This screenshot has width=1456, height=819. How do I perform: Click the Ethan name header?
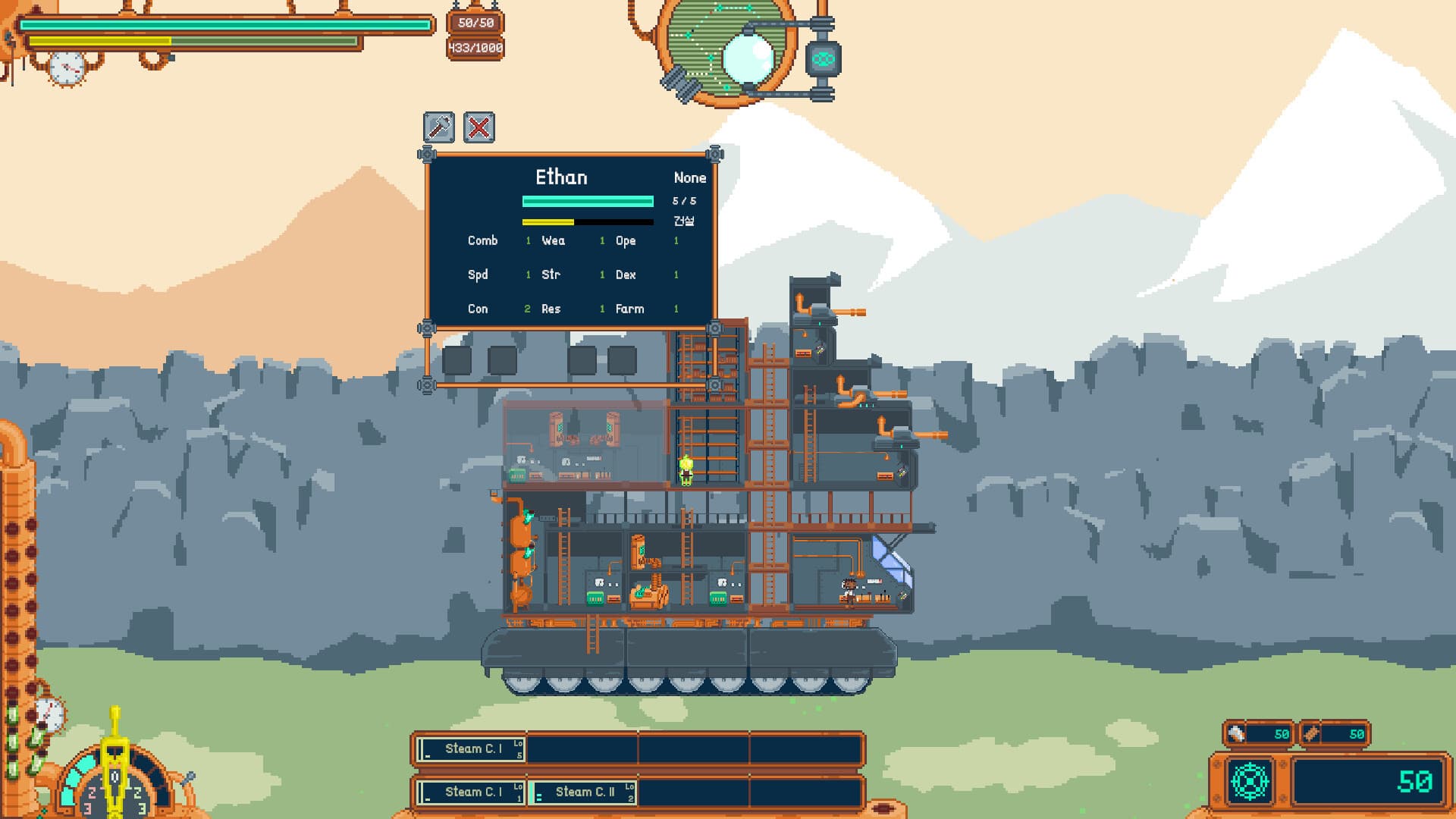click(562, 177)
